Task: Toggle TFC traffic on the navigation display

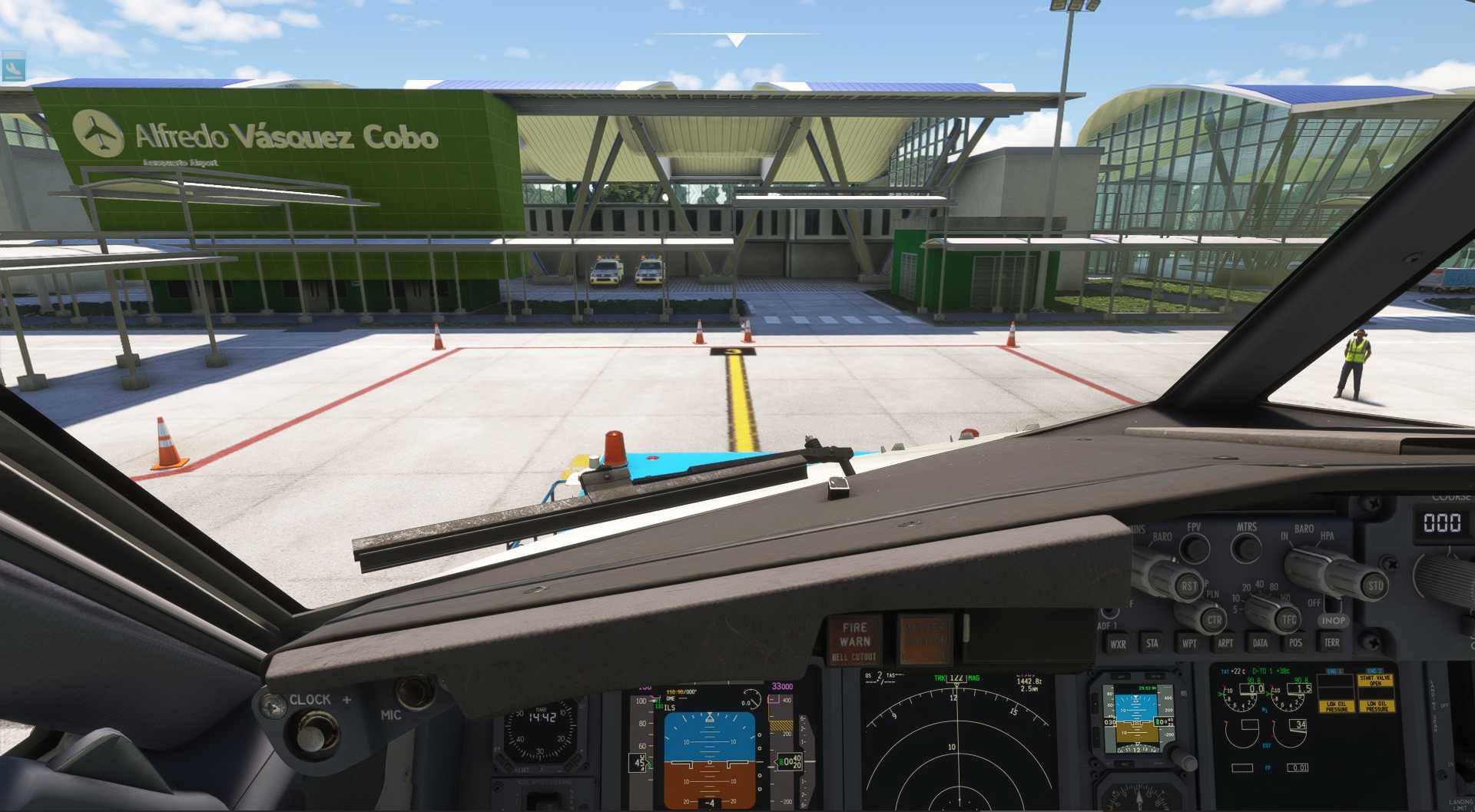Action: pyautogui.click(x=1288, y=618)
